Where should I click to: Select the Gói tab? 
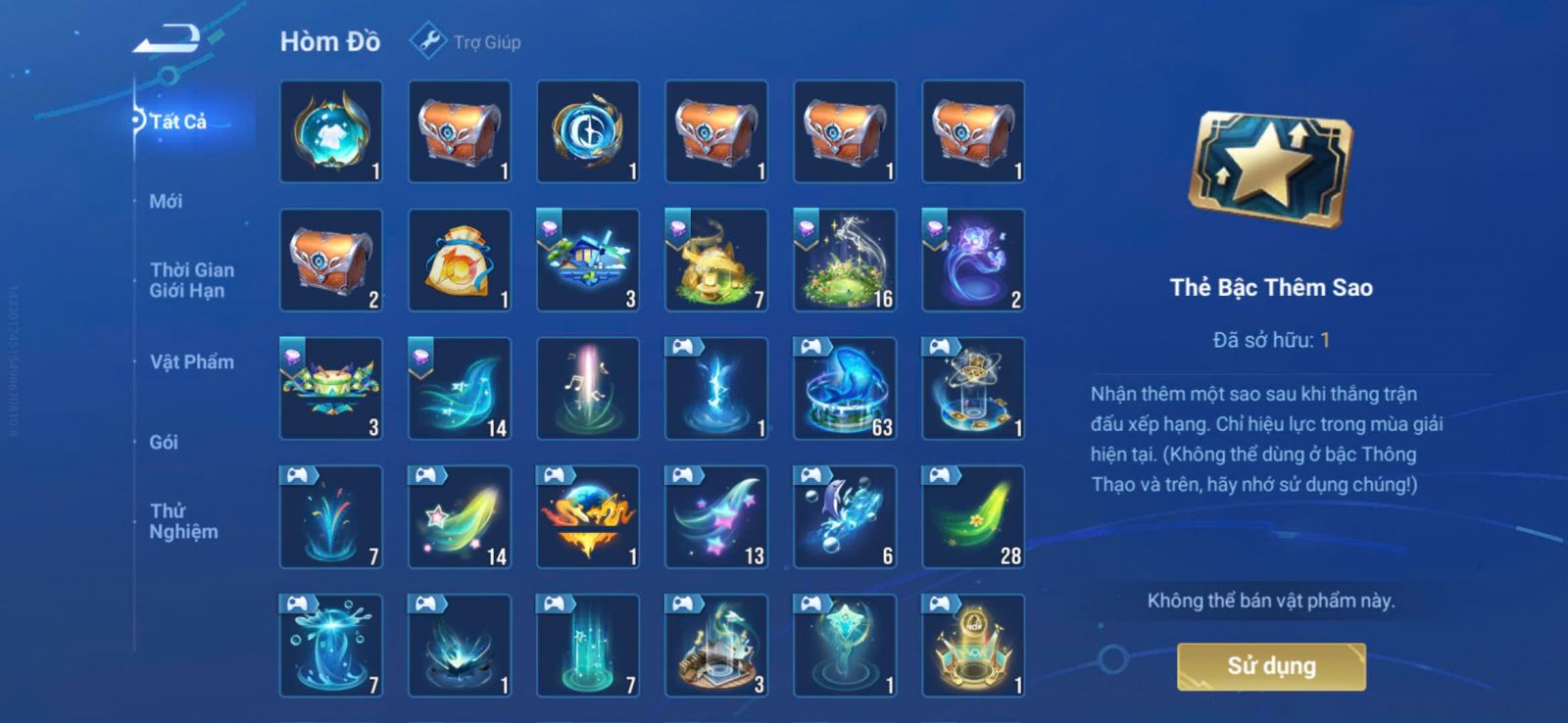pos(164,442)
